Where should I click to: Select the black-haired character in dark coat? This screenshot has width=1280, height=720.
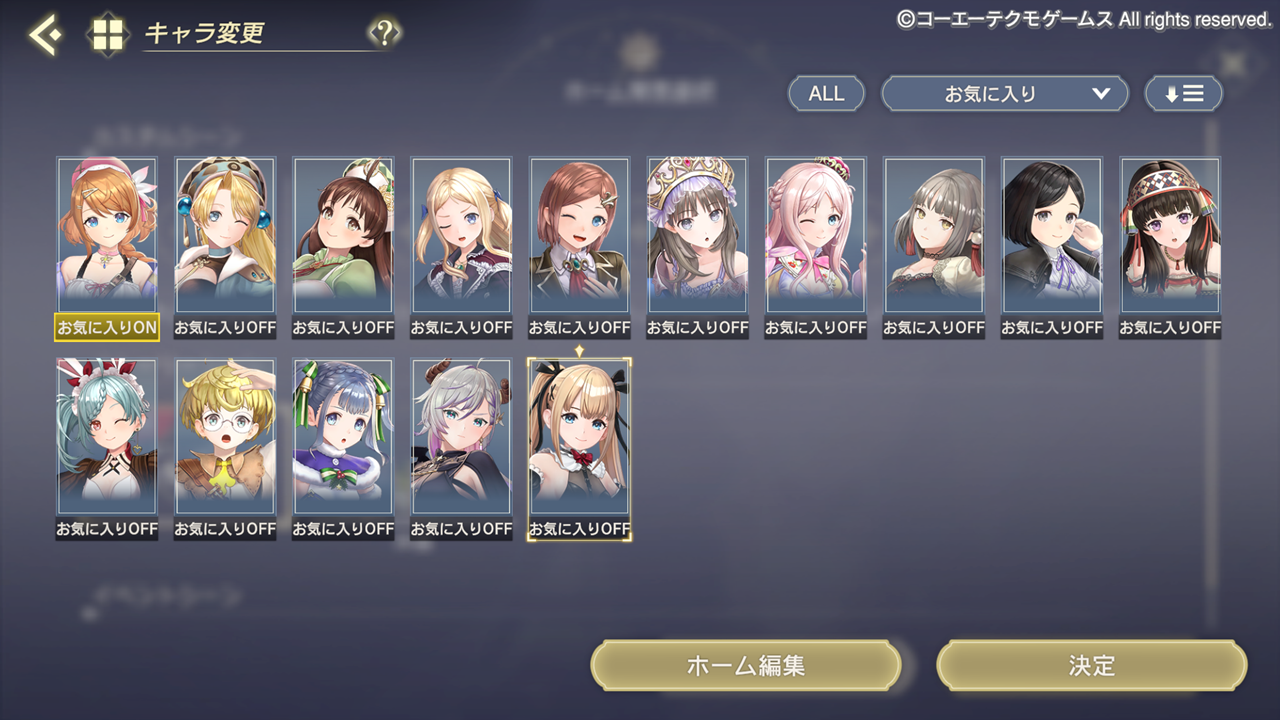click(1051, 235)
